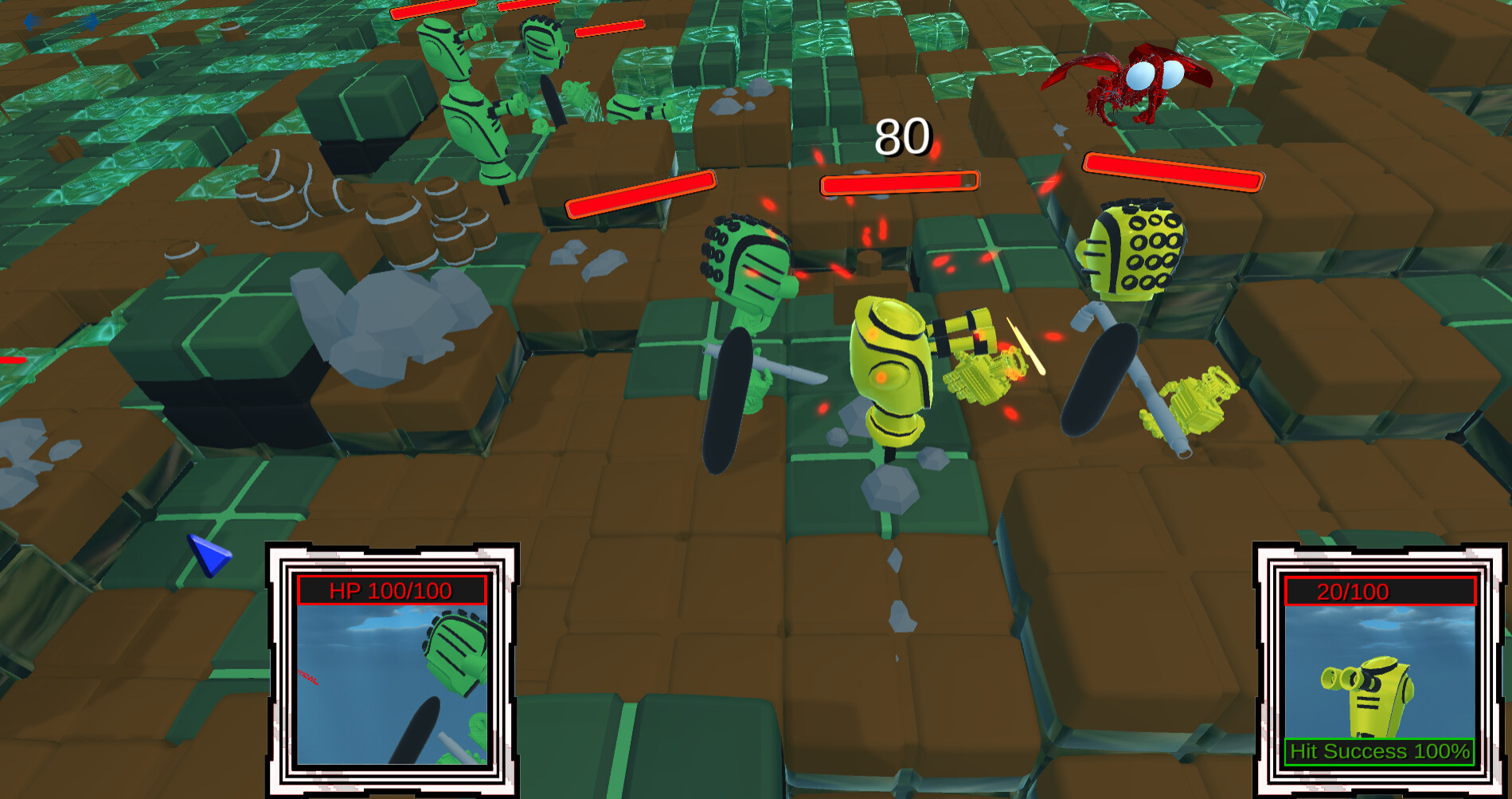The height and width of the screenshot is (799, 1512).
Task: Click the Hit Success 100% indicator
Action: [1377, 750]
